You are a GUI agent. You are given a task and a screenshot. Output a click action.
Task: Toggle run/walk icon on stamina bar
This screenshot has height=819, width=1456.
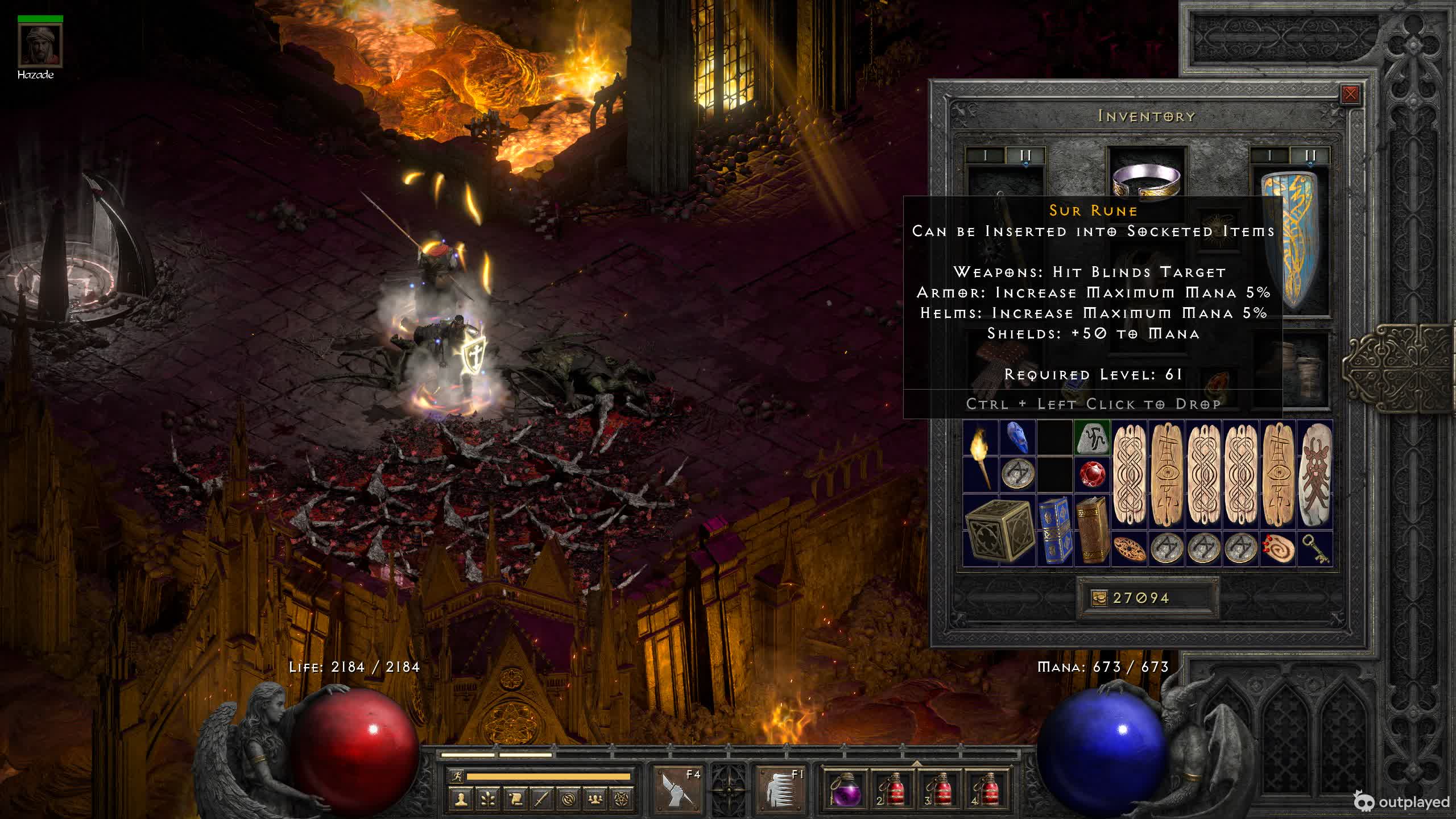click(456, 776)
